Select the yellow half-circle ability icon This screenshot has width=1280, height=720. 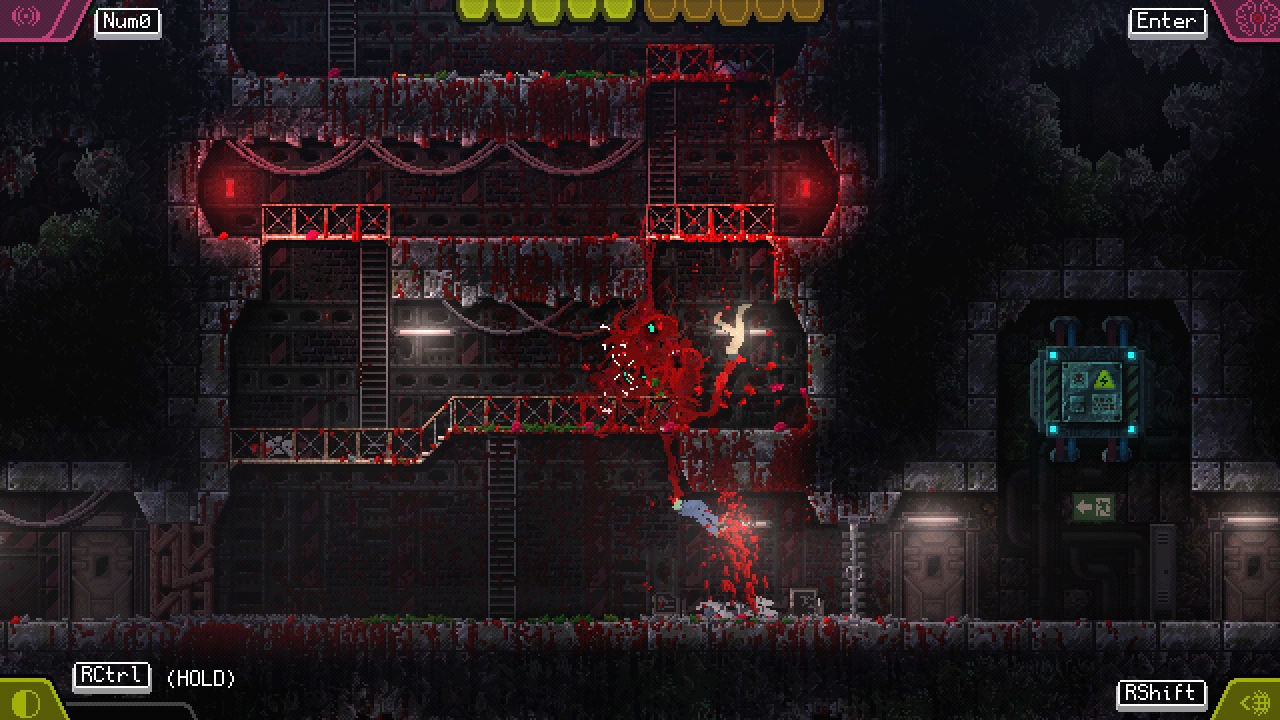tap(27, 702)
